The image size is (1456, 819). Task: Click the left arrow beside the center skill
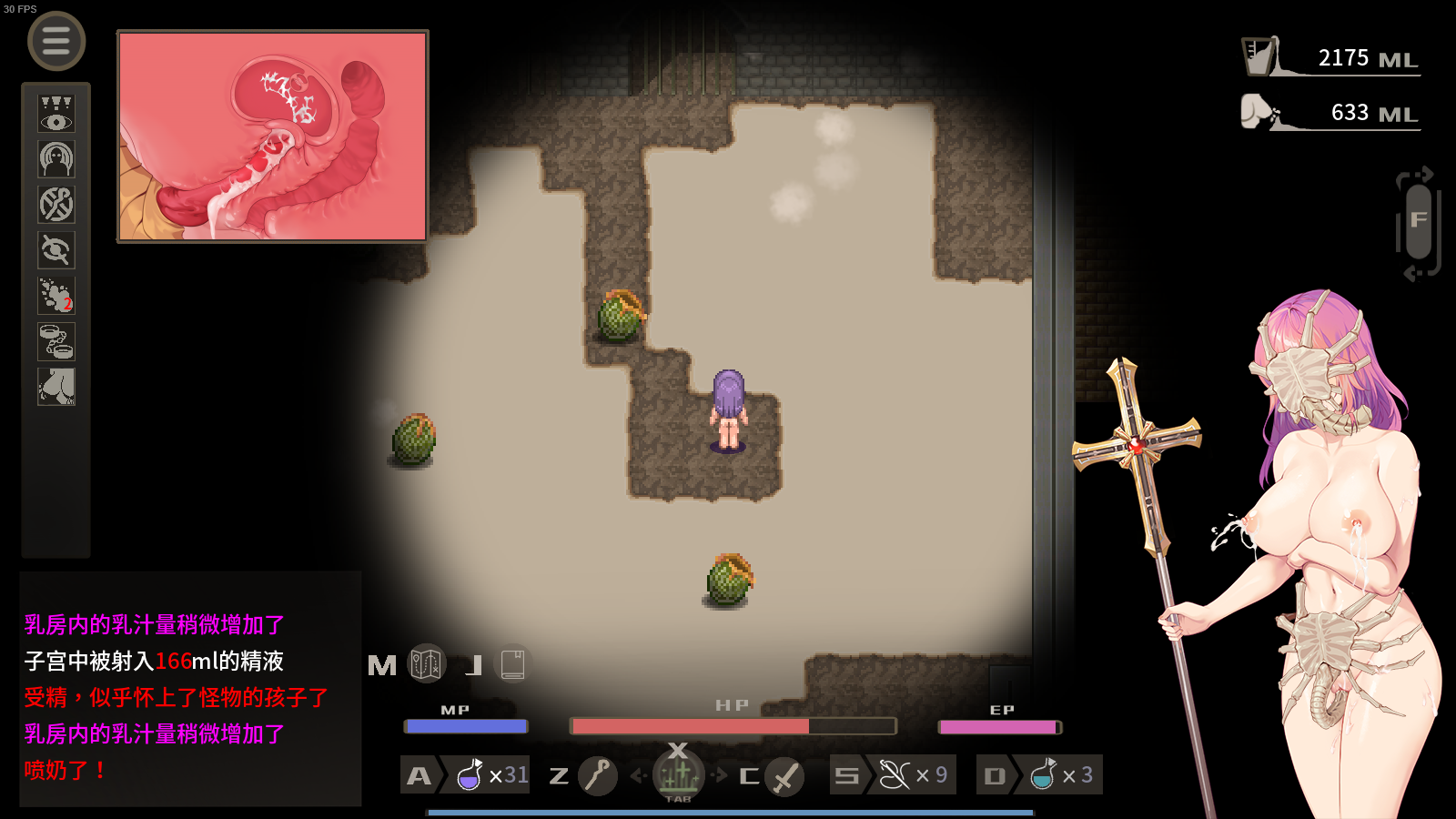(x=639, y=775)
